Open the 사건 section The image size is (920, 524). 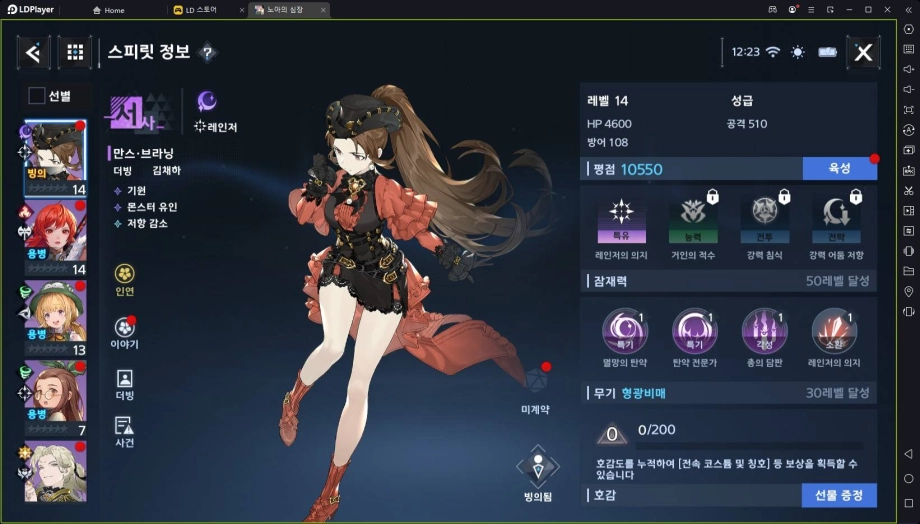pos(125,431)
